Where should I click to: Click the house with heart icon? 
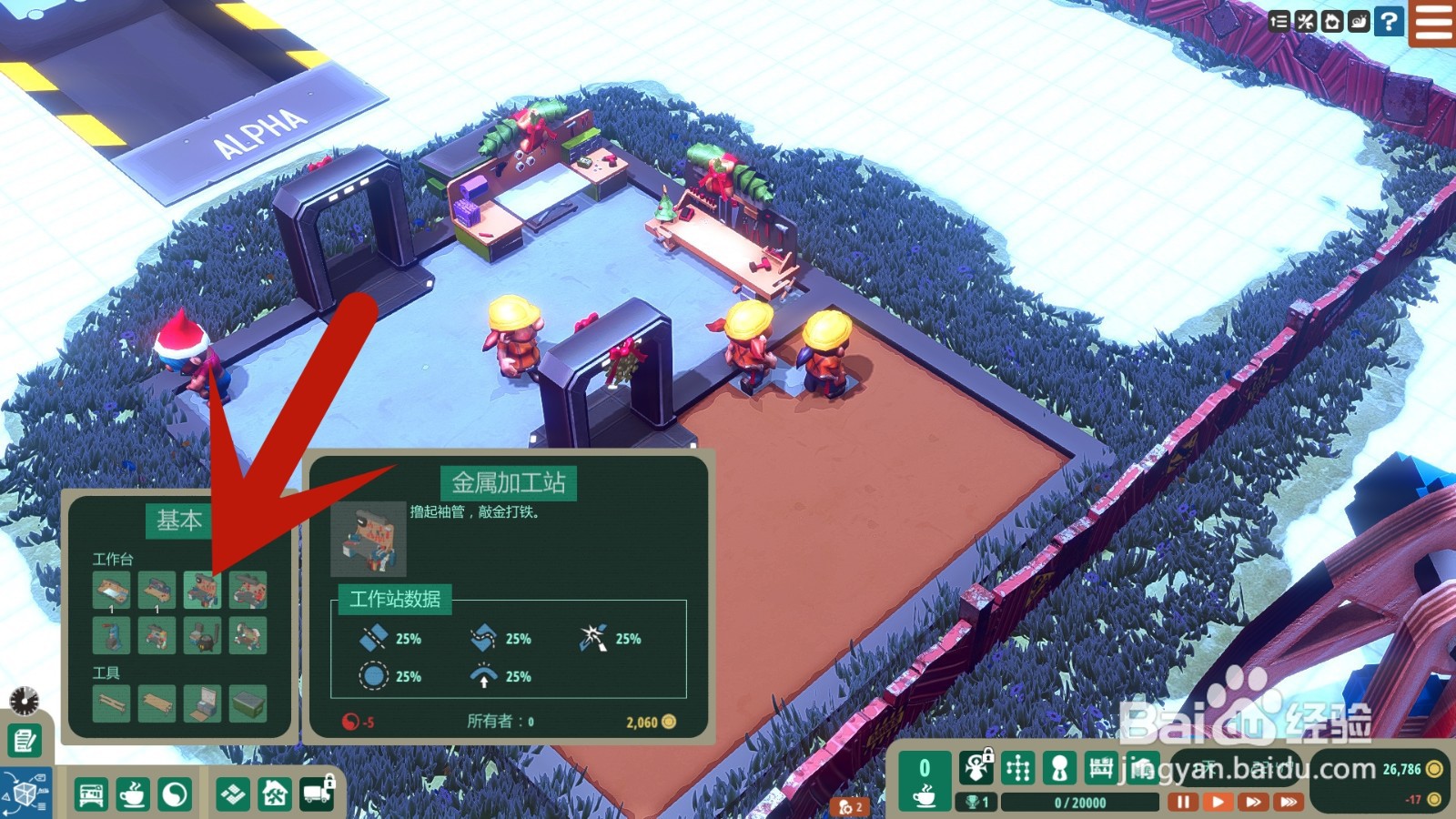(1332, 21)
